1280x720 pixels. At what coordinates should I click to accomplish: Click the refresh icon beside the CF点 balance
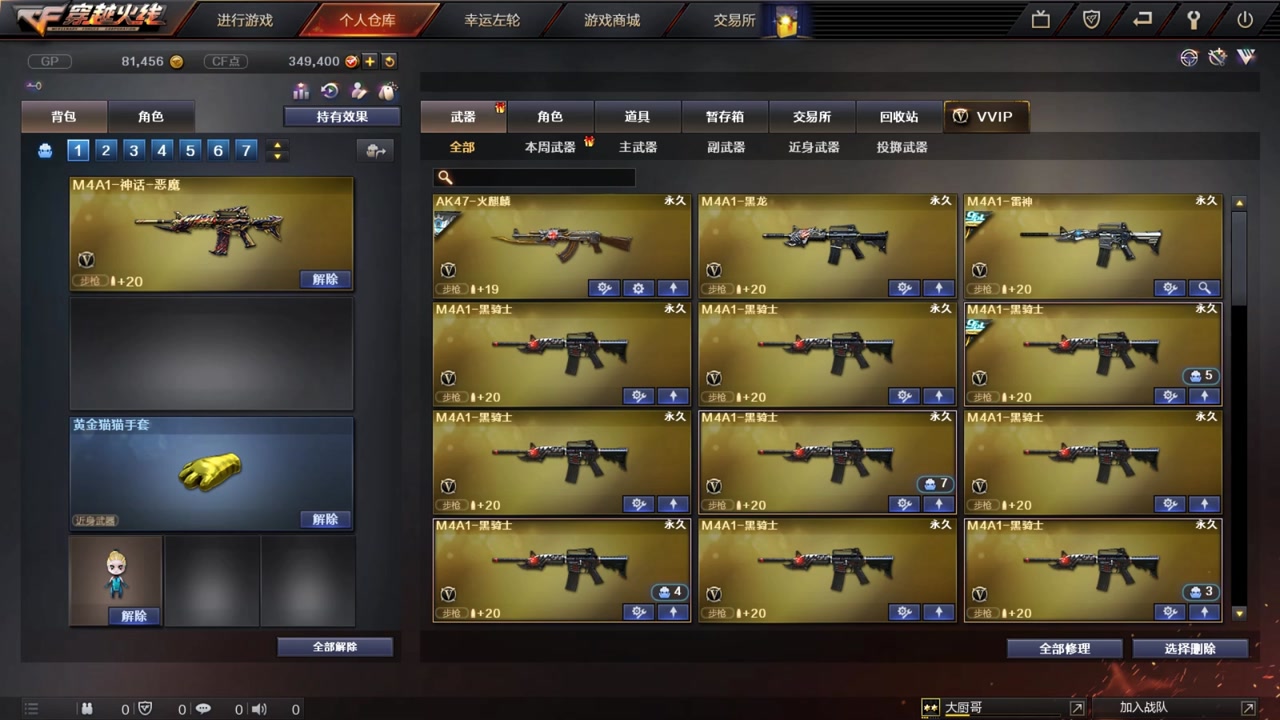[x=390, y=61]
